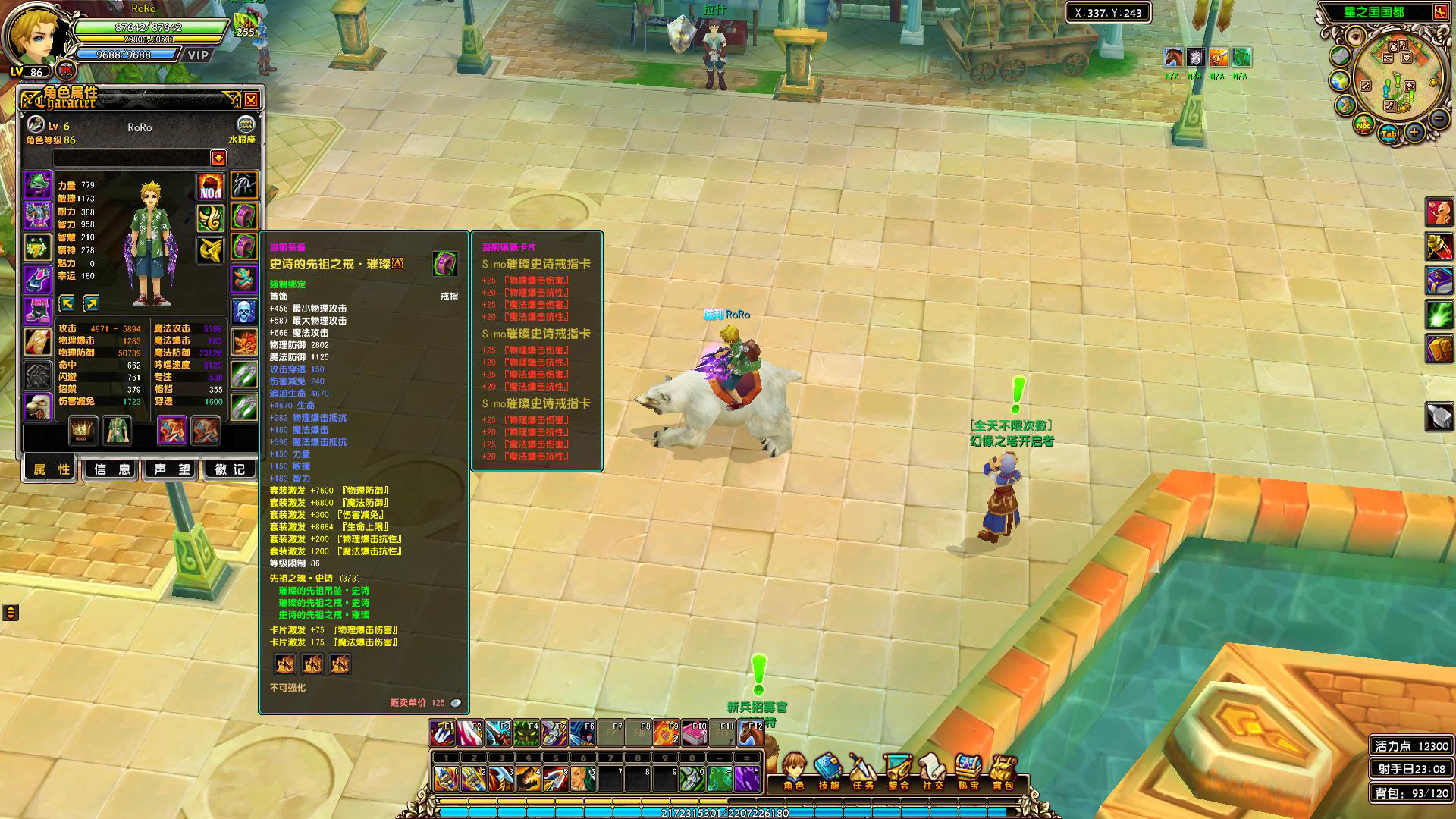Screen dimensions: 1456x819
Task: Zoom out the minimap with minus button
Action: [x=1439, y=119]
